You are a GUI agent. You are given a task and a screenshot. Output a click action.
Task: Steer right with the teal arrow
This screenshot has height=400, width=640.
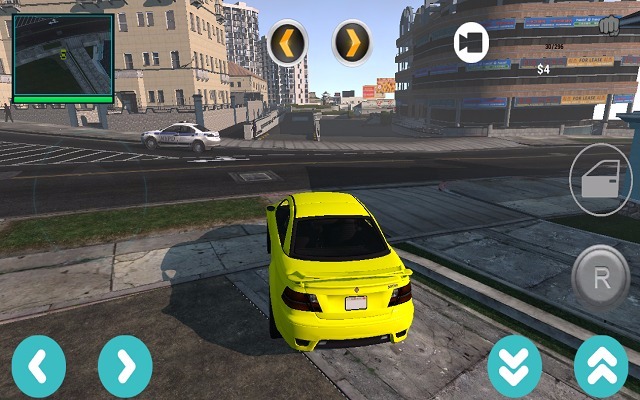(125, 366)
